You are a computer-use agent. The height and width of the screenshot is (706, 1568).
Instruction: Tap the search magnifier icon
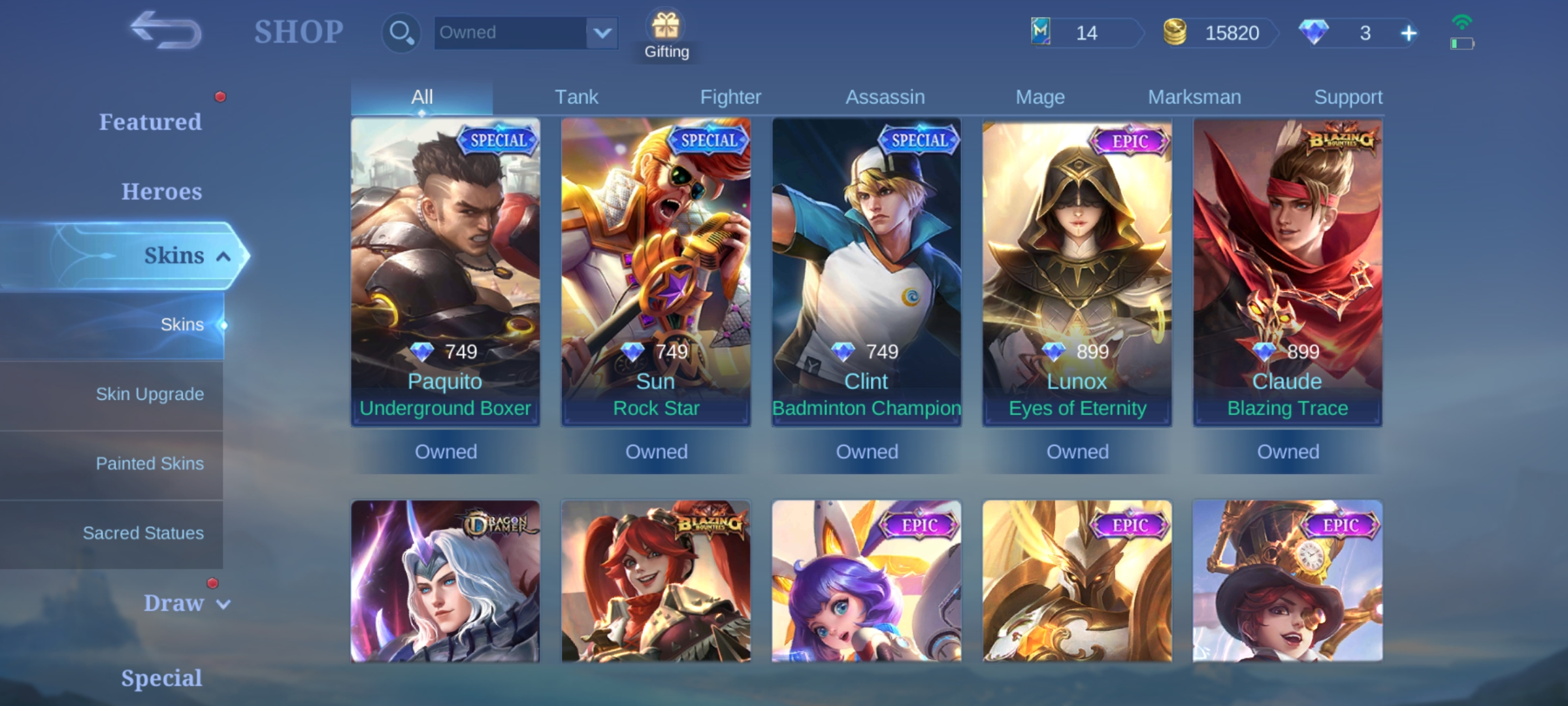[400, 32]
